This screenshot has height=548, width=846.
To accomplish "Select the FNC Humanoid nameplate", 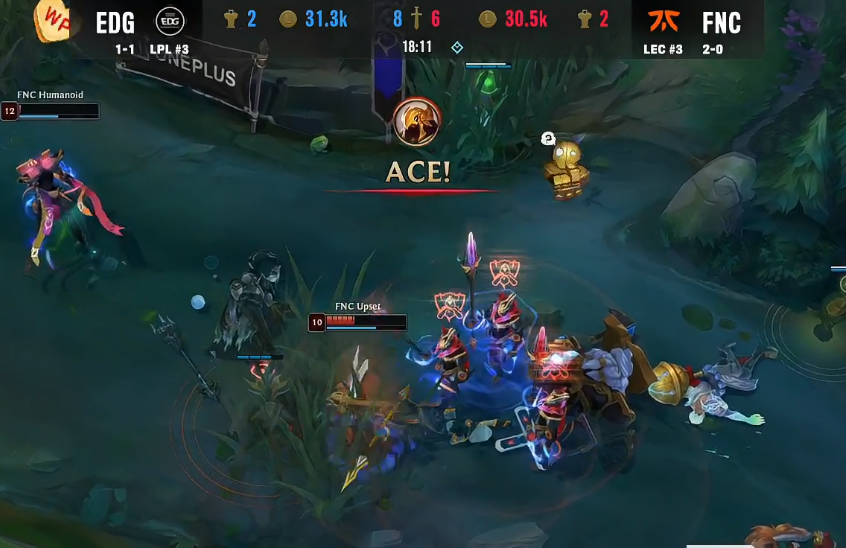I will (50, 95).
